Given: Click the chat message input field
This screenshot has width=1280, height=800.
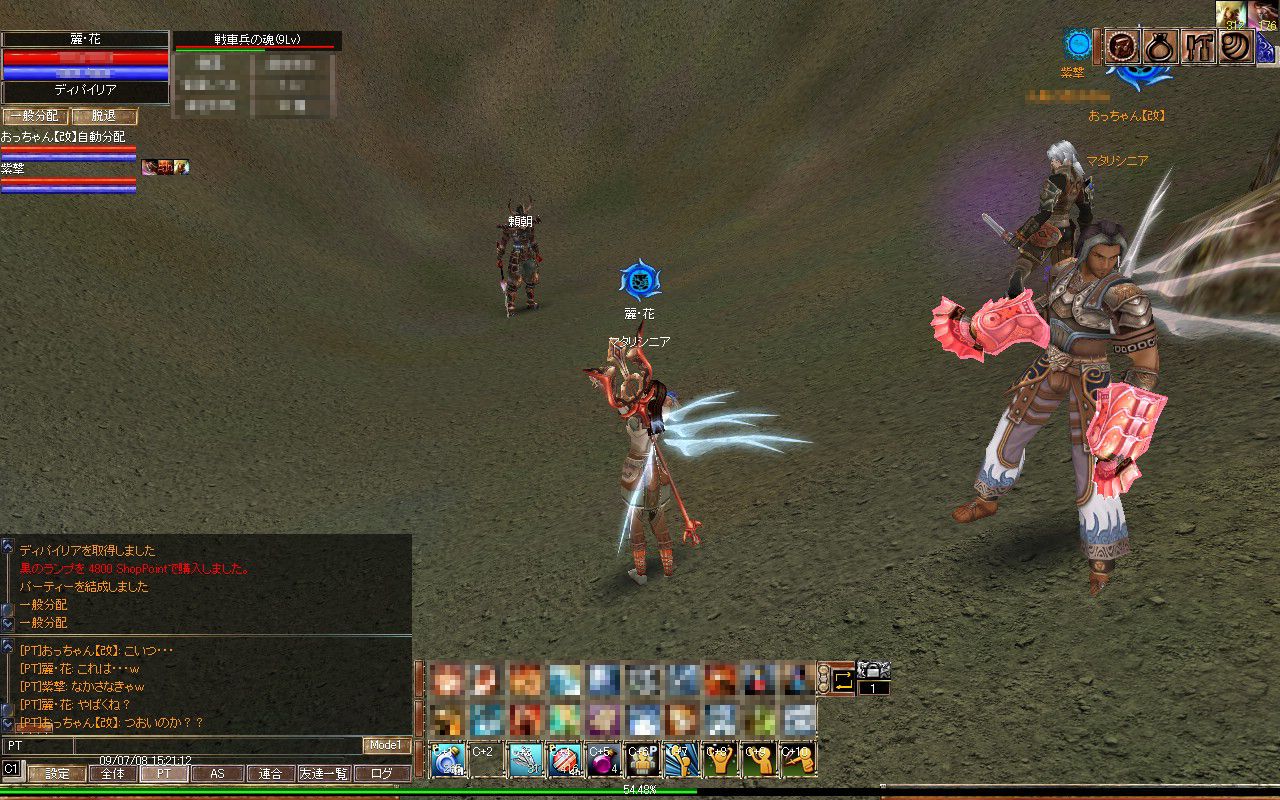Looking at the screenshot, I should click(x=217, y=746).
